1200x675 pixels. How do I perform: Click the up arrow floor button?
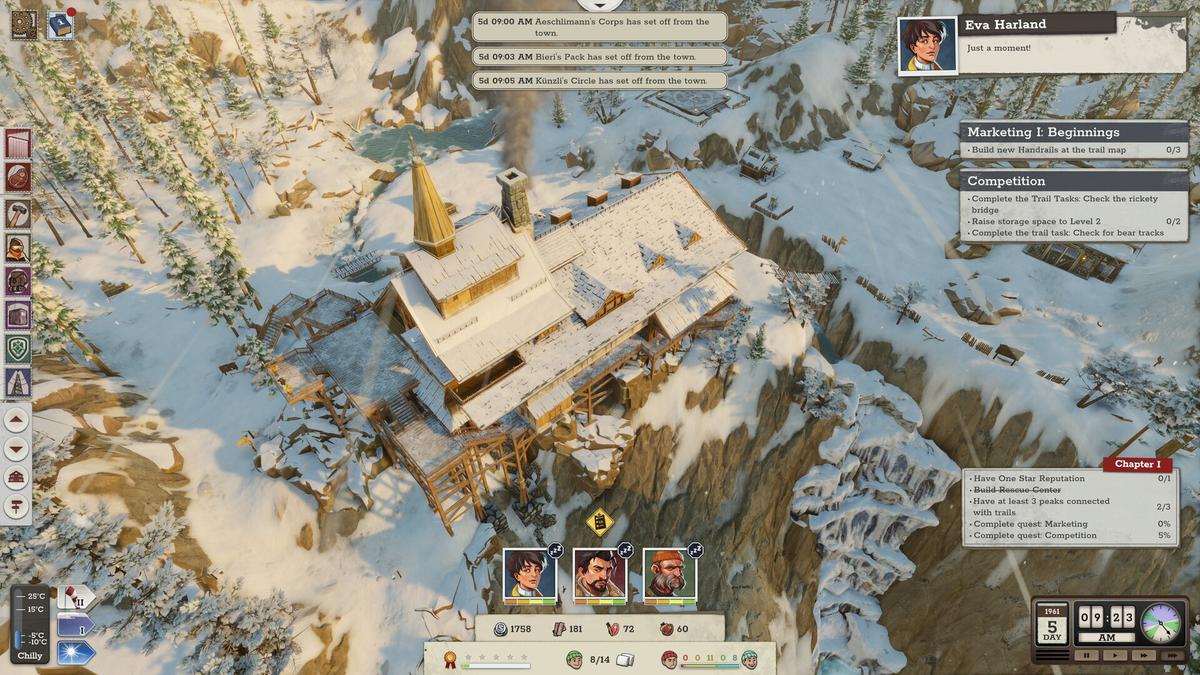pyautogui.click(x=17, y=420)
